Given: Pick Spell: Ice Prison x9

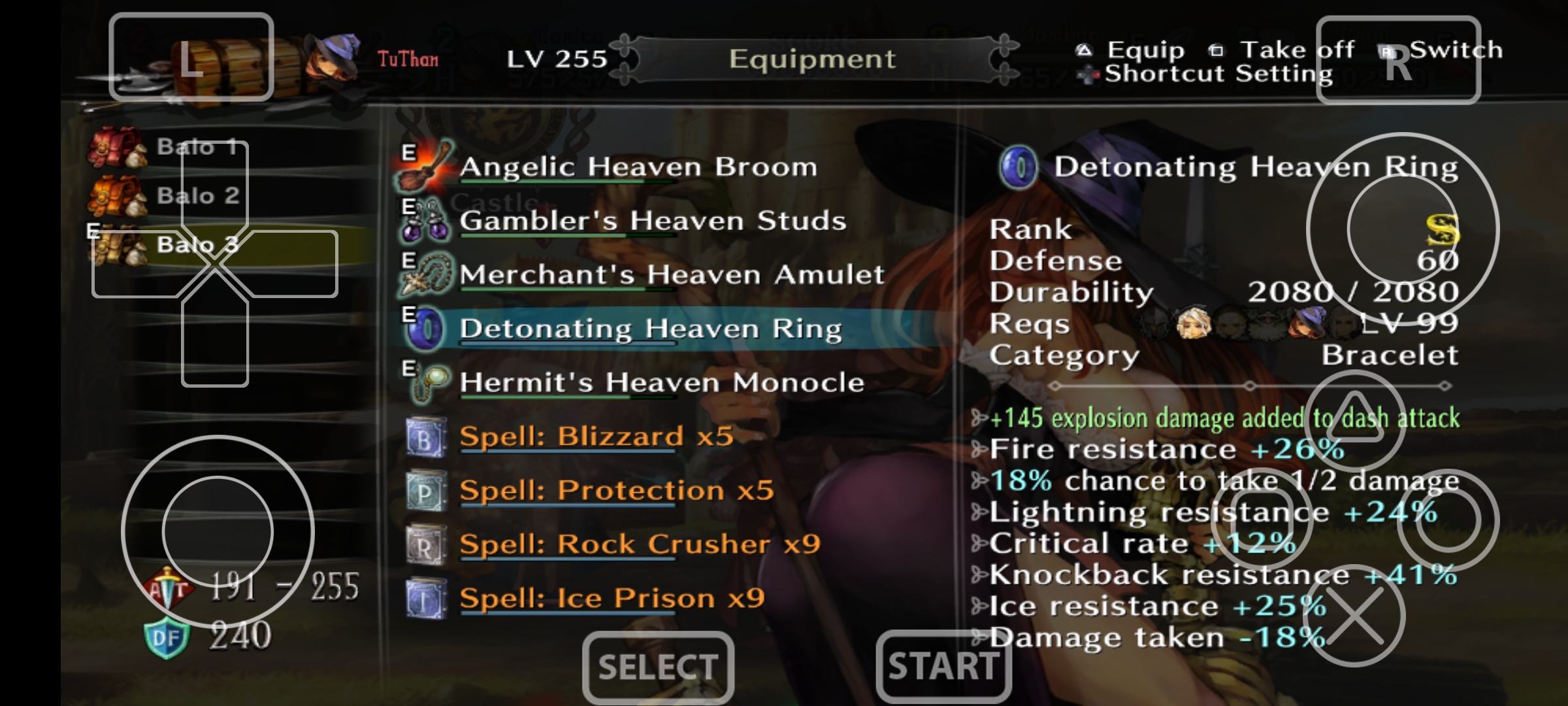Looking at the screenshot, I should tap(612, 598).
